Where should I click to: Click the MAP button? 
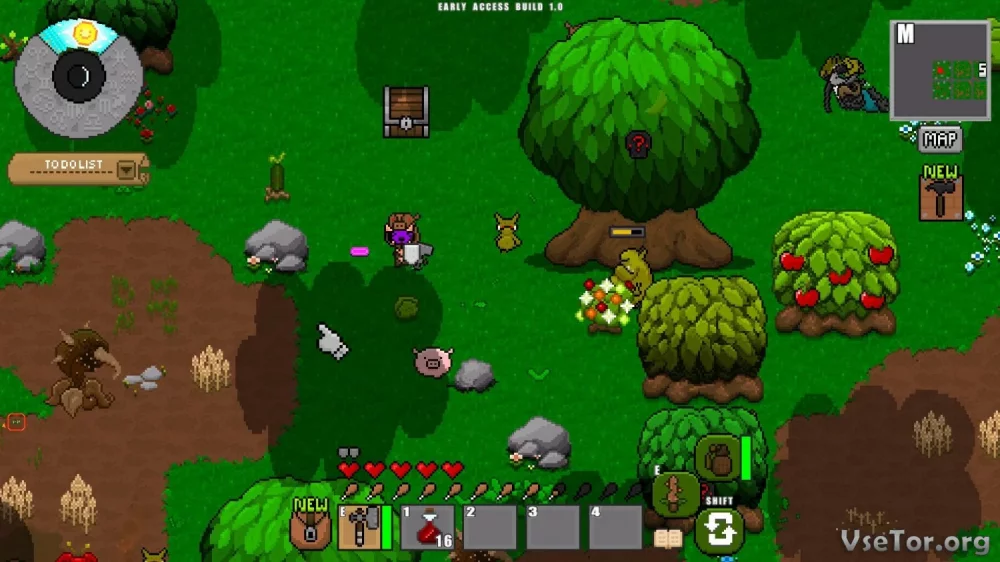(x=940, y=139)
